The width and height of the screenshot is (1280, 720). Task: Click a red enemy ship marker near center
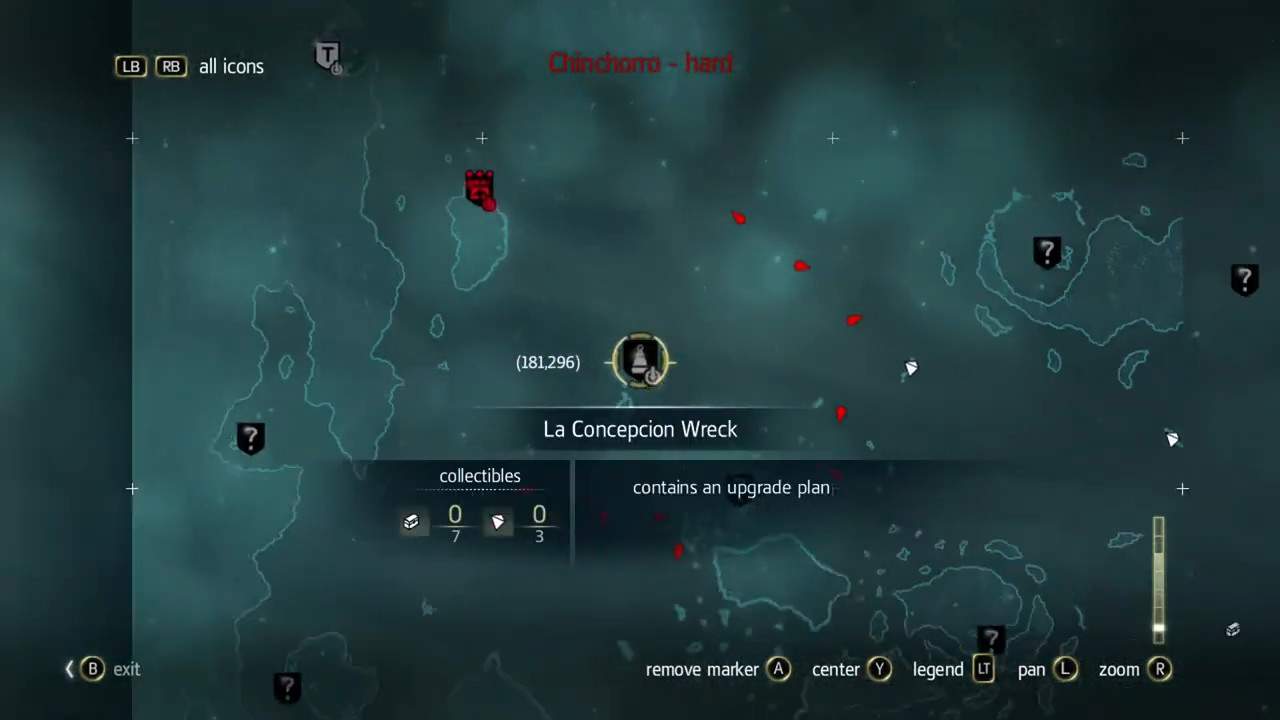tap(801, 266)
